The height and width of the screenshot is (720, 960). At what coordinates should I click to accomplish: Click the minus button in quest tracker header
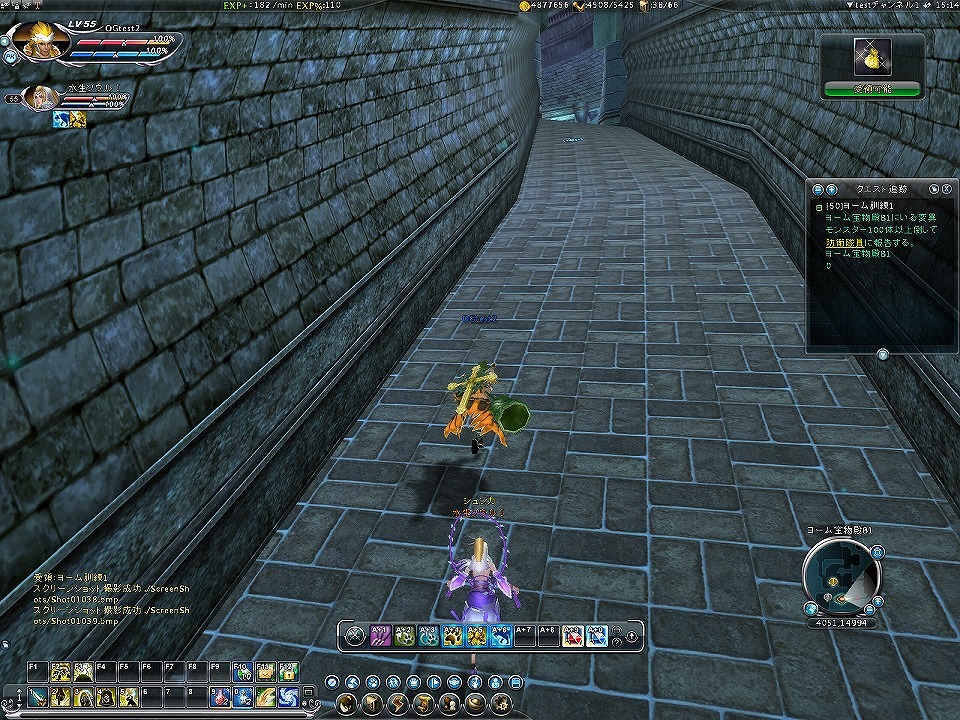coord(818,188)
